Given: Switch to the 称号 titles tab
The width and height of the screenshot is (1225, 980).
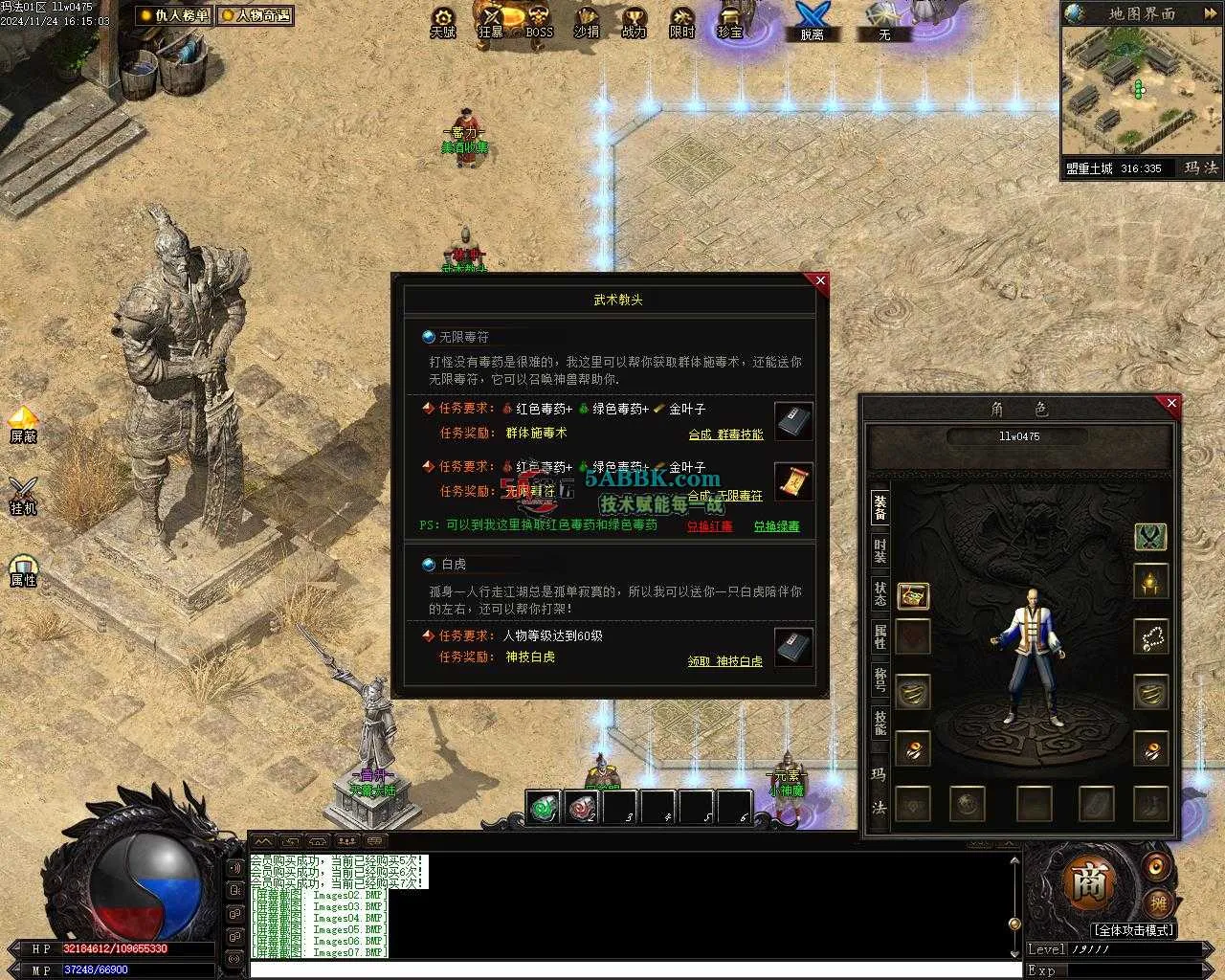Looking at the screenshot, I should pos(880,680).
